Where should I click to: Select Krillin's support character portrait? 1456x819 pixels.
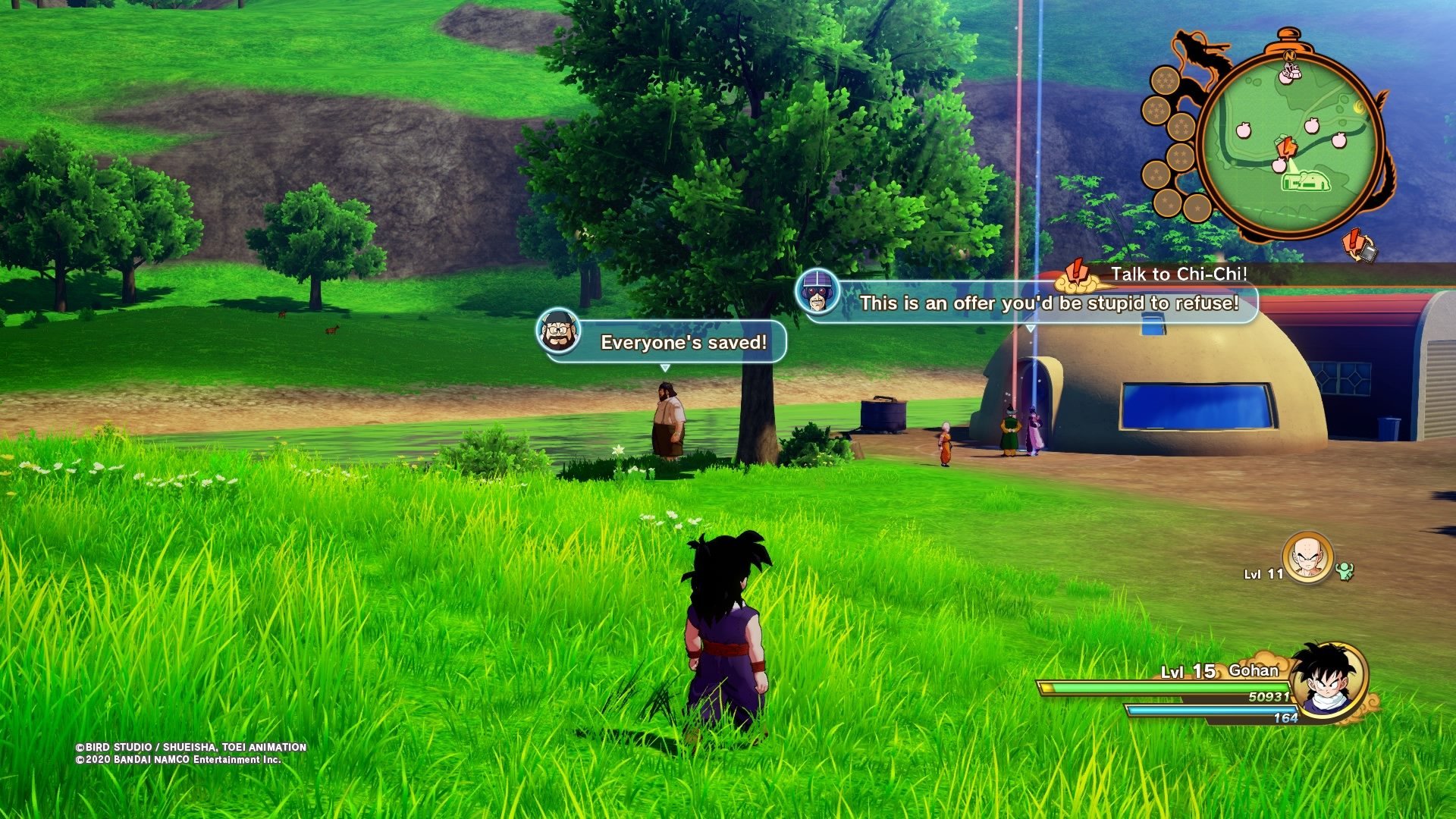click(1307, 557)
